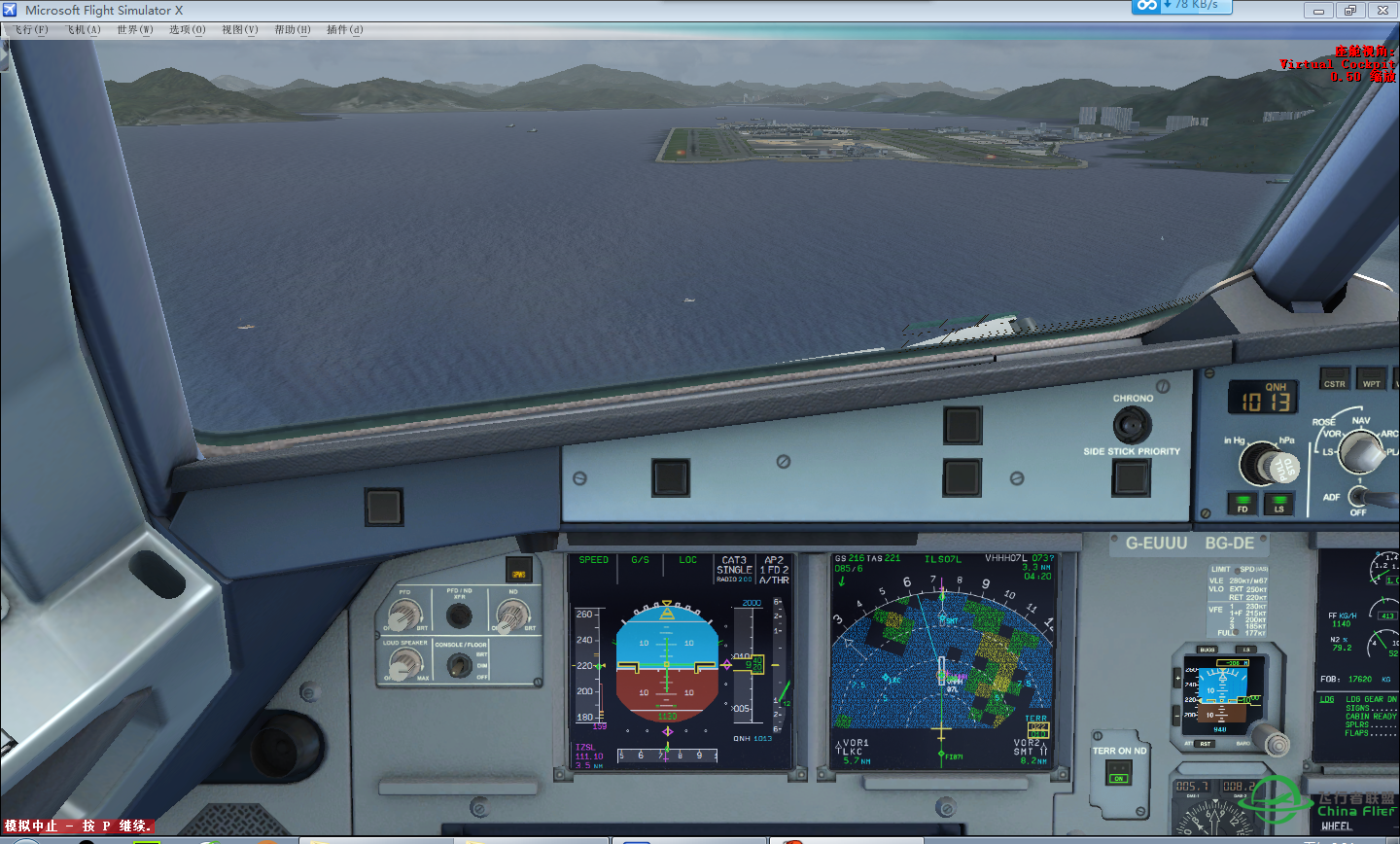Turn the ROSE/NAV mode selector knob
The image size is (1400, 844).
click(1359, 452)
